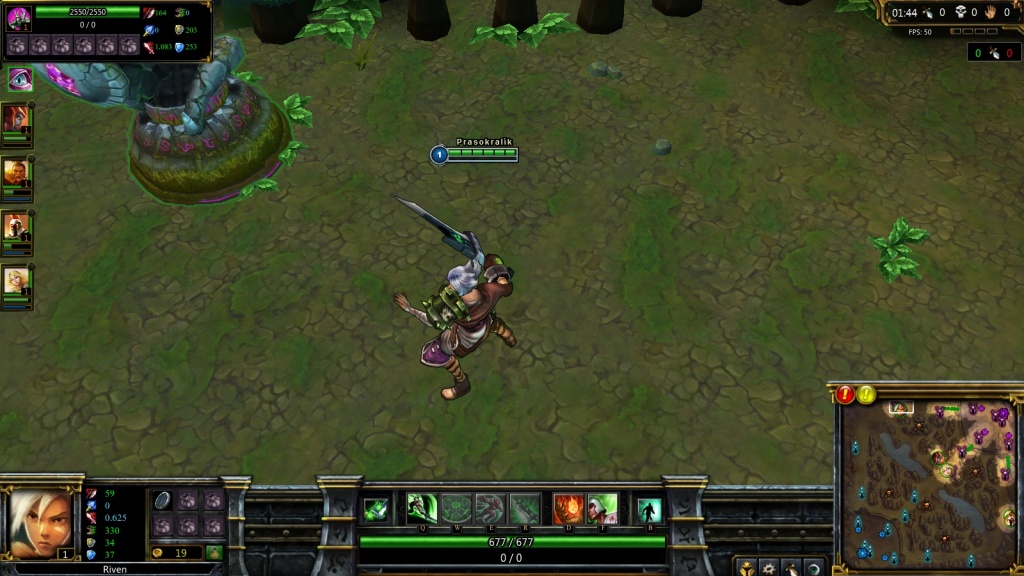Screen dimensions: 1024x576
Task: Select the yellow exclamation ping button
Action: 867,394
